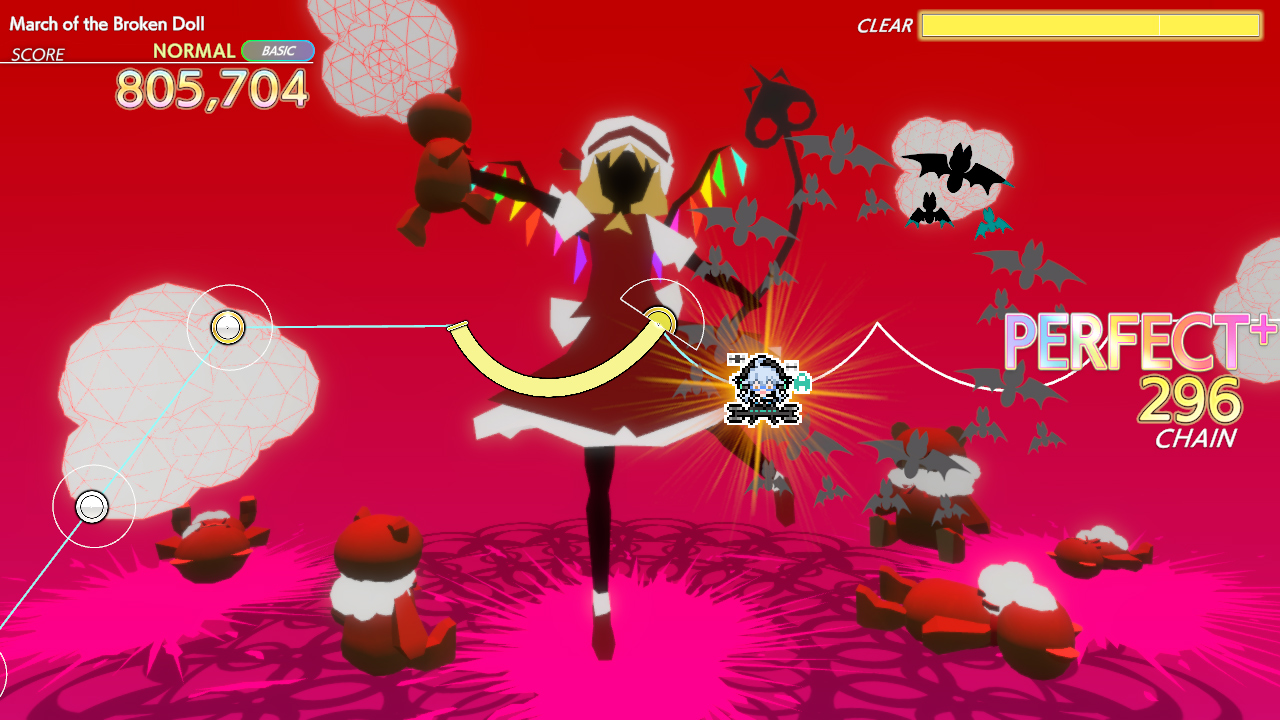Click the yellow CLEAR gauge bar
1280x720 pixels.
(x=1090, y=27)
